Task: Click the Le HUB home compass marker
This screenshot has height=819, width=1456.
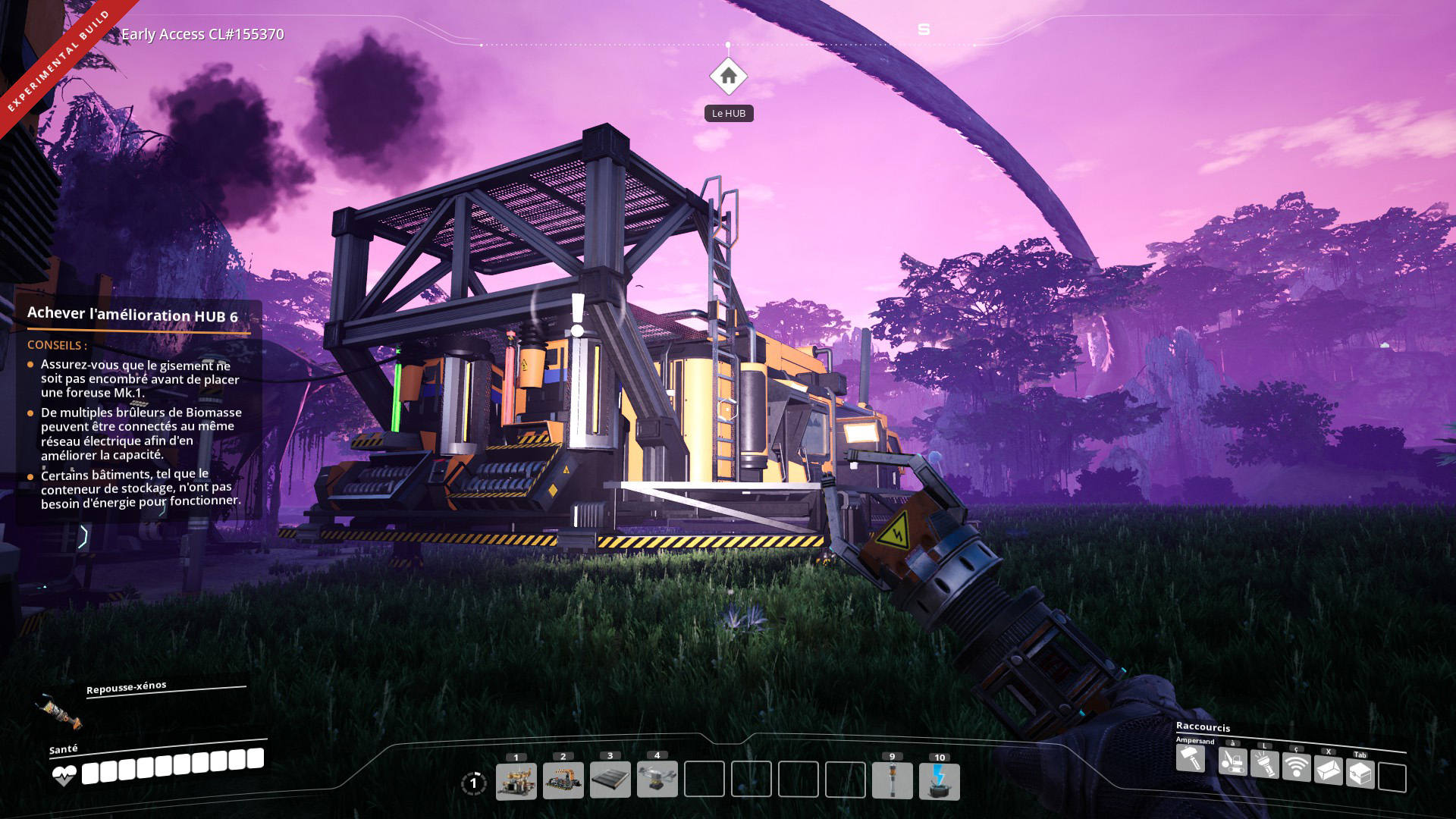Action: [728, 76]
